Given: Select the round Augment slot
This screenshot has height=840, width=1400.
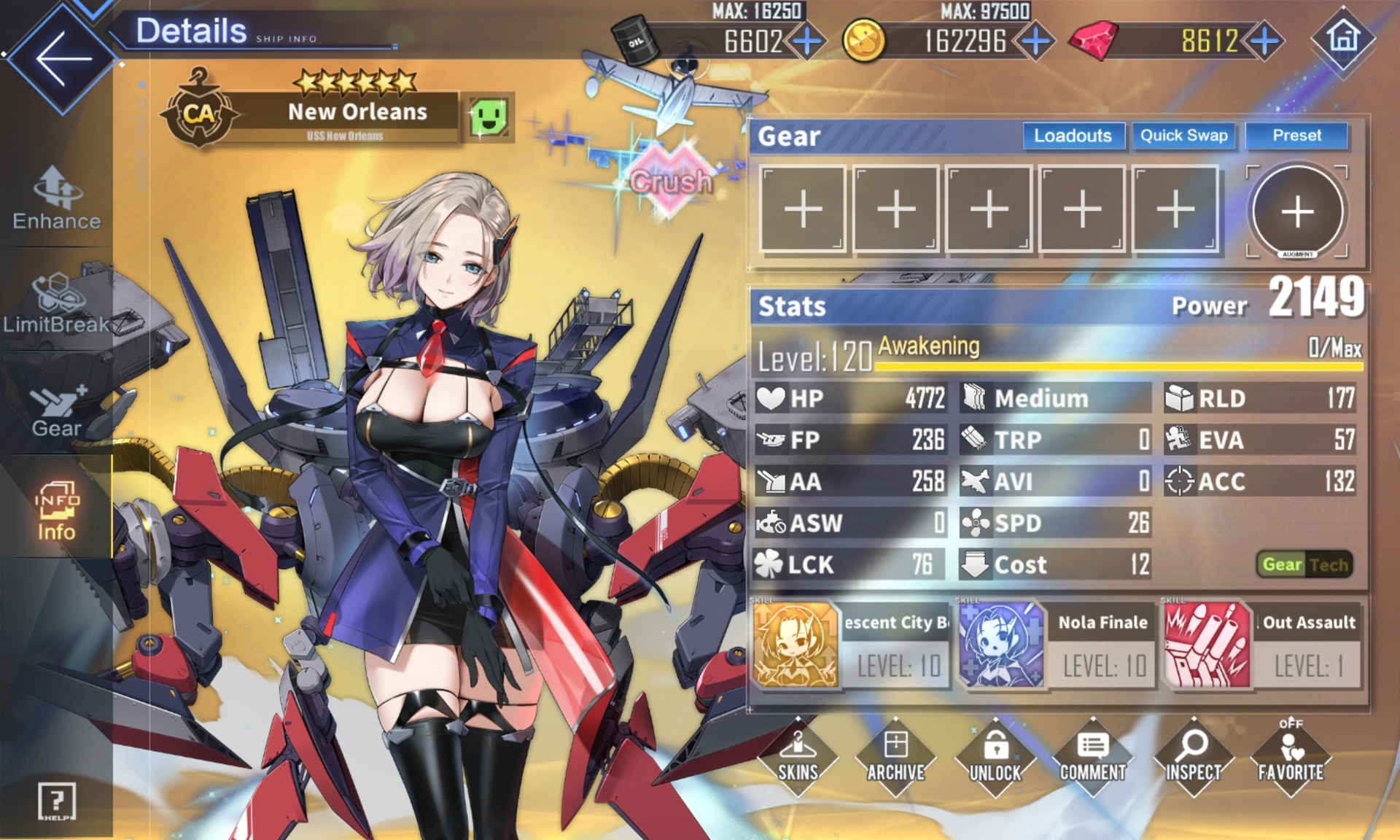Looking at the screenshot, I should click(1297, 211).
